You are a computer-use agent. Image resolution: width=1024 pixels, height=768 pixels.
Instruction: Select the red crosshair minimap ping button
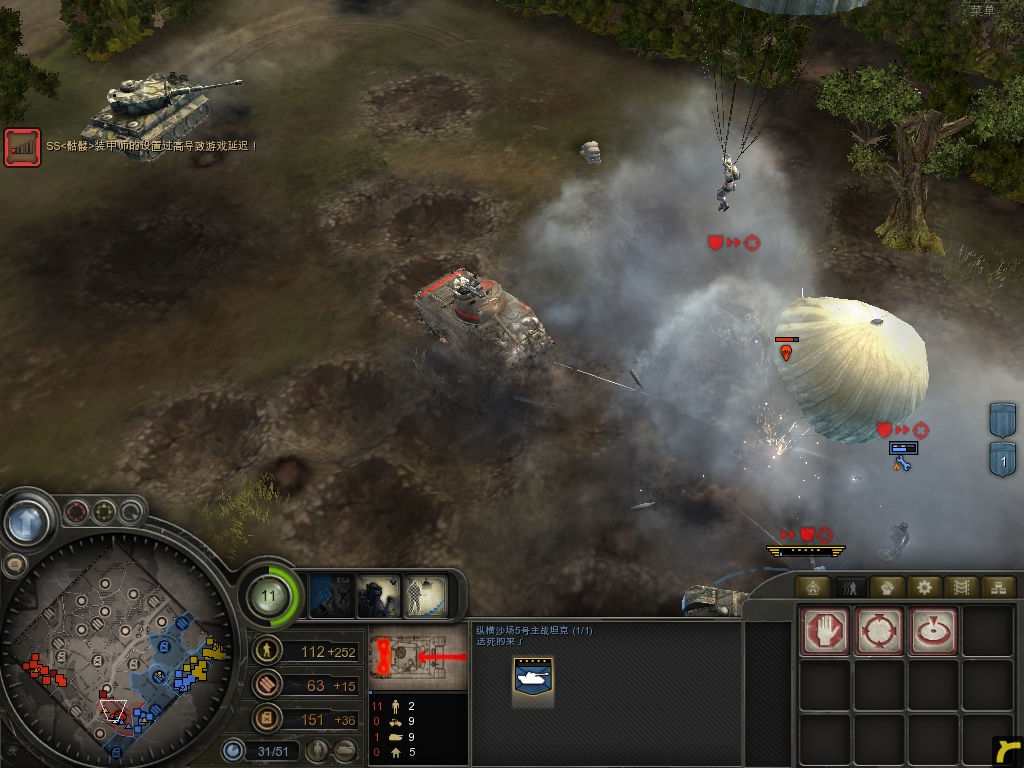point(77,513)
